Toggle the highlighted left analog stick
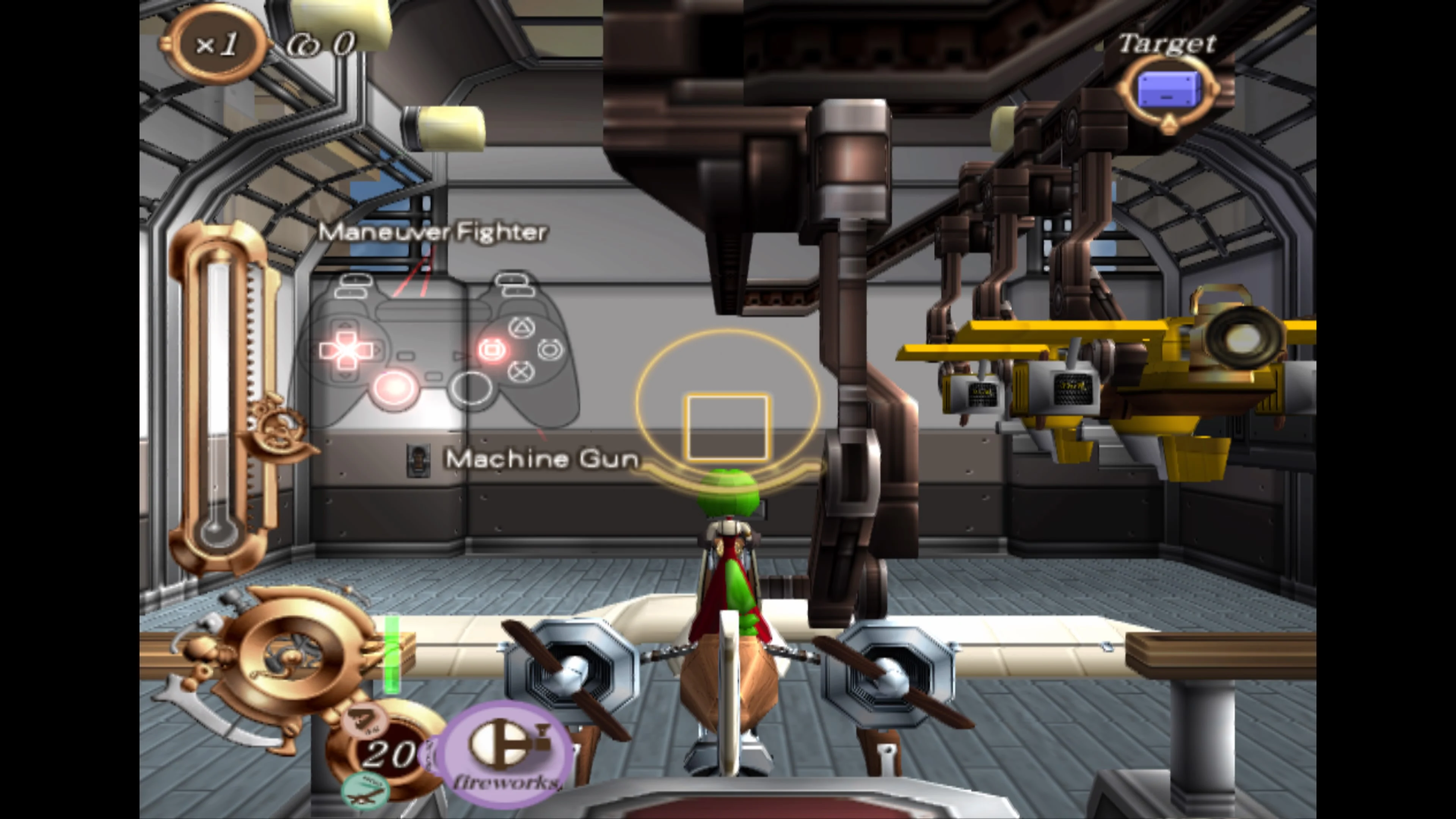Screen dimensions: 1456x819 (x=395, y=390)
